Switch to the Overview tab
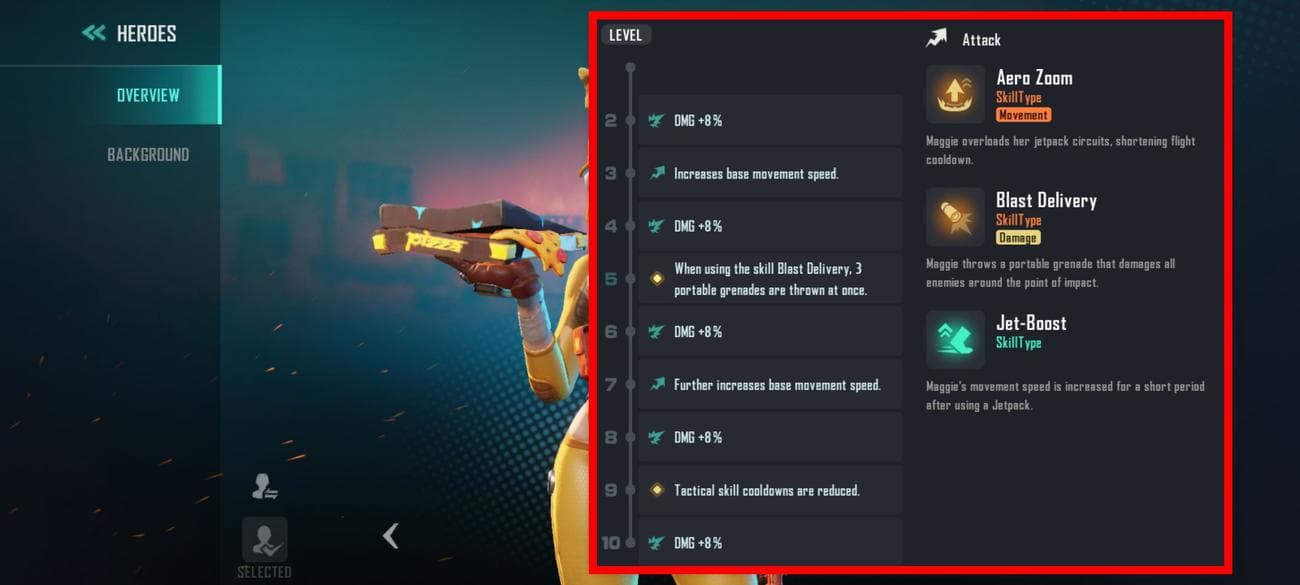Viewport: 1300px width, 585px height. click(x=148, y=95)
